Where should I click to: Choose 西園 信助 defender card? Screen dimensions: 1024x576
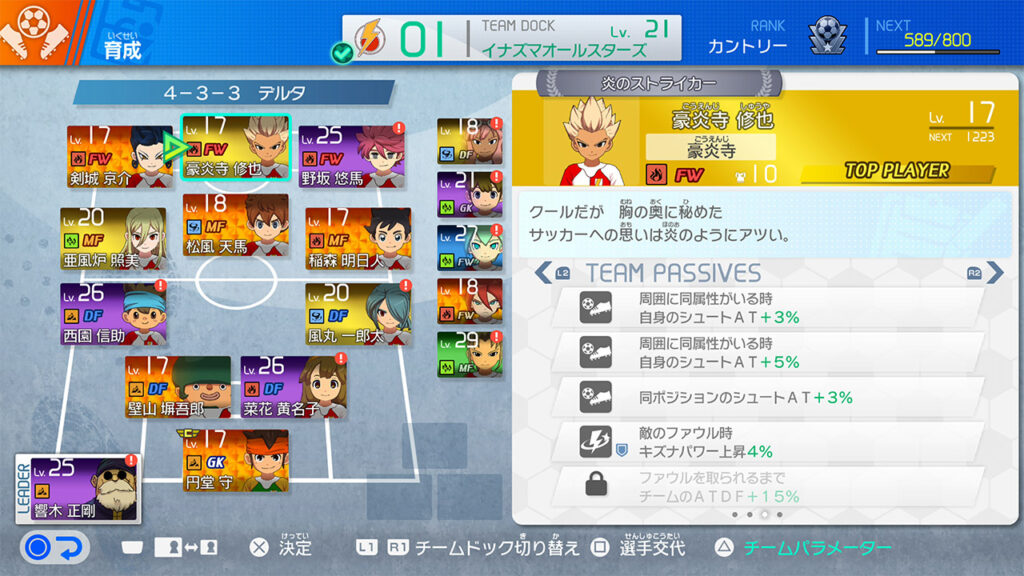pyautogui.click(x=113, y=313)
